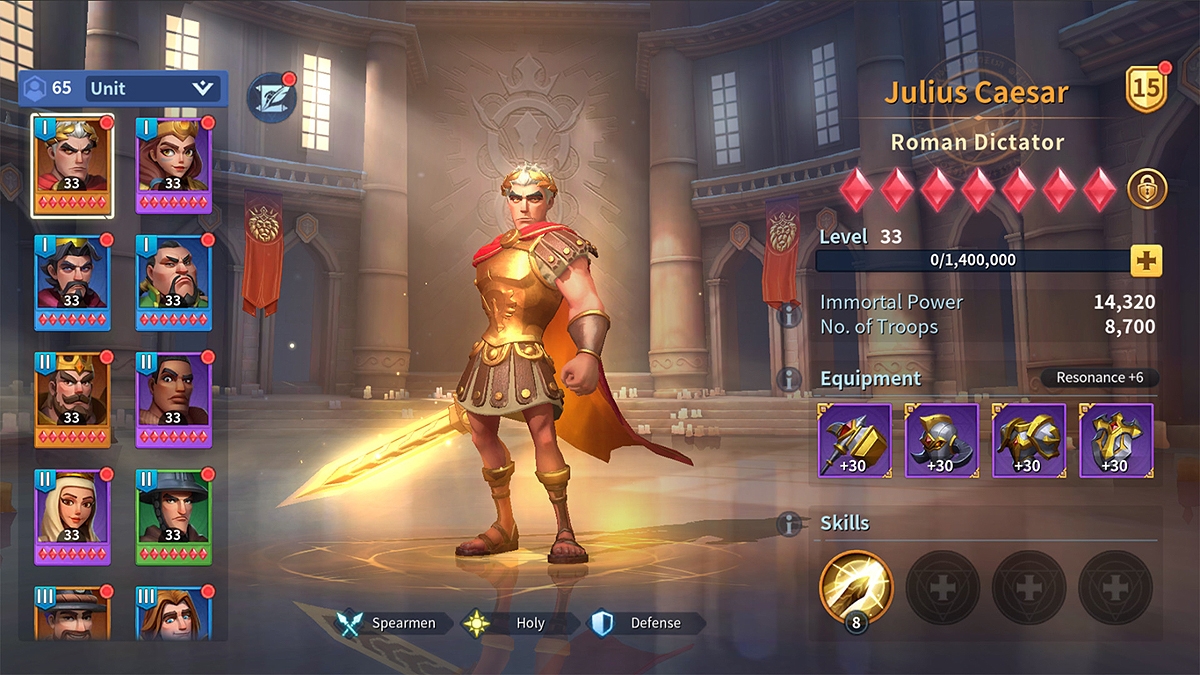Choose the blue-framed bearded hero with dark hat
1200x675 pixels.
pyautogui.click(x=72, y=282)
